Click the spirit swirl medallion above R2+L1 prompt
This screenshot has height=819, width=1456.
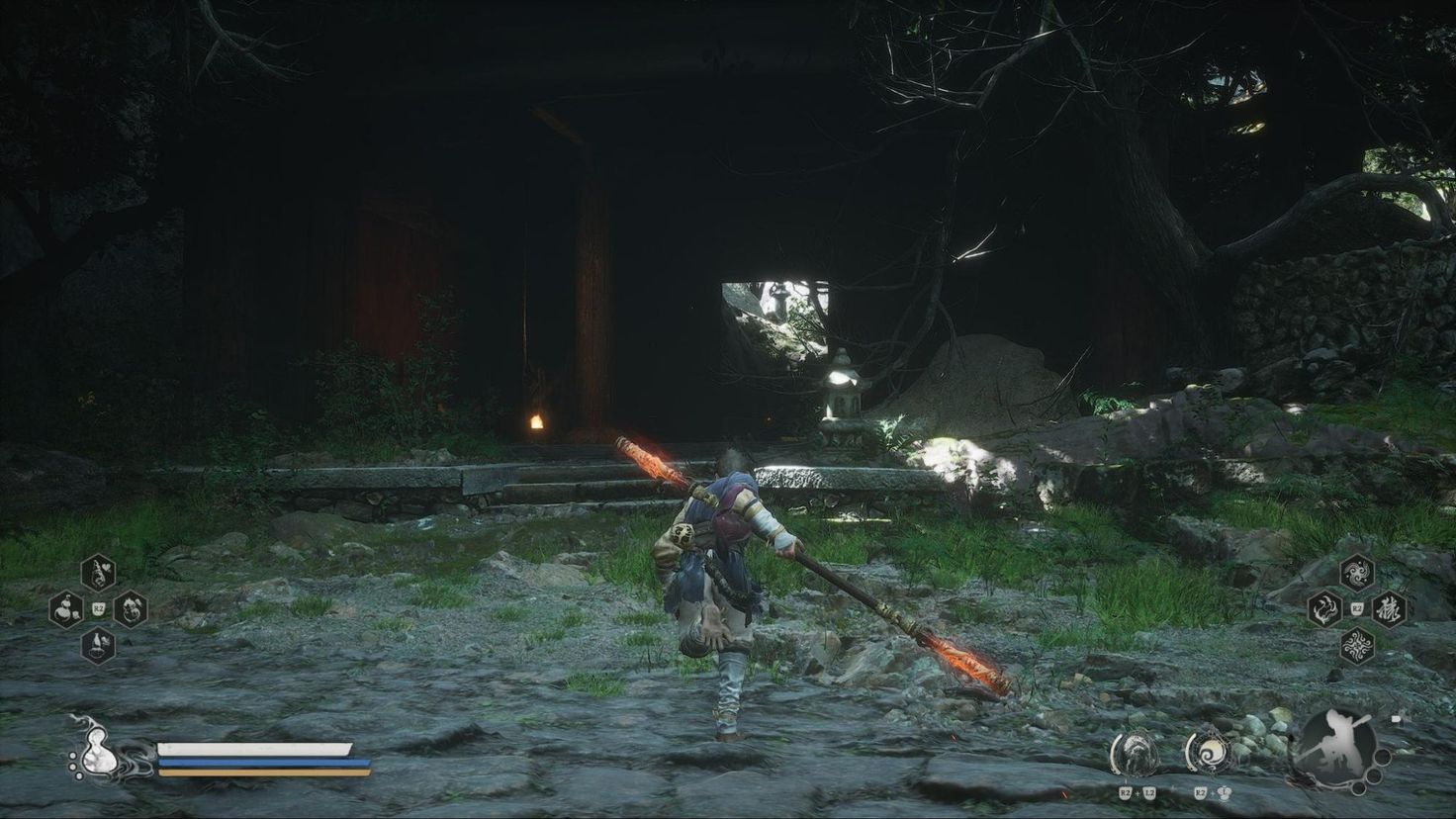click(x=1211, y=753)
